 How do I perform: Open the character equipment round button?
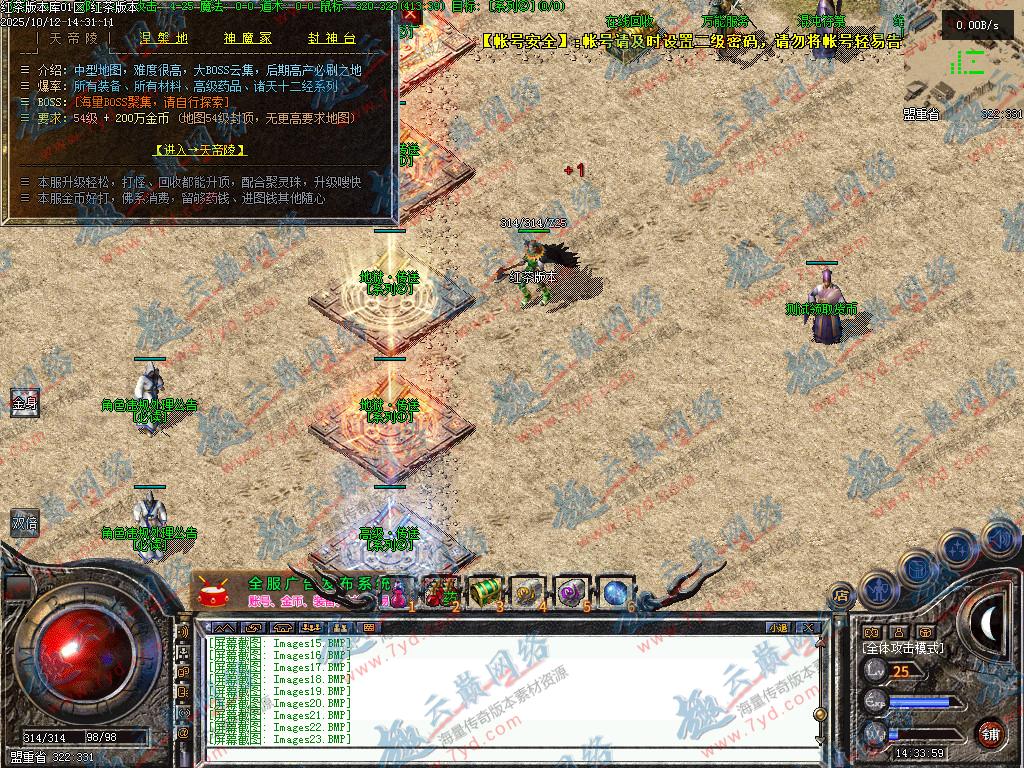pos(879,588)
